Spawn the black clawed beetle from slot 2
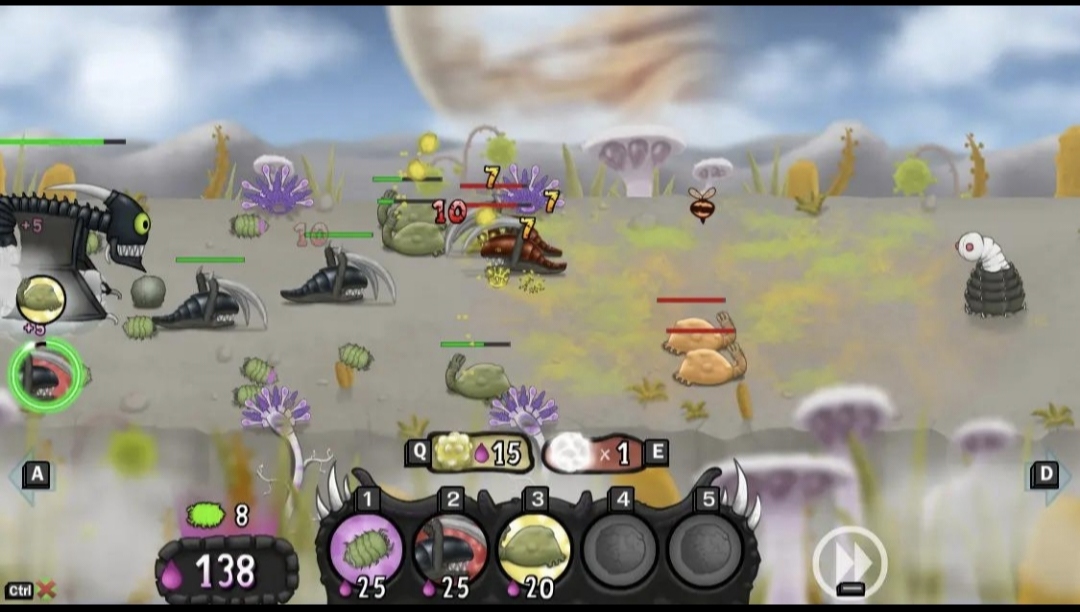 [450, 549]
